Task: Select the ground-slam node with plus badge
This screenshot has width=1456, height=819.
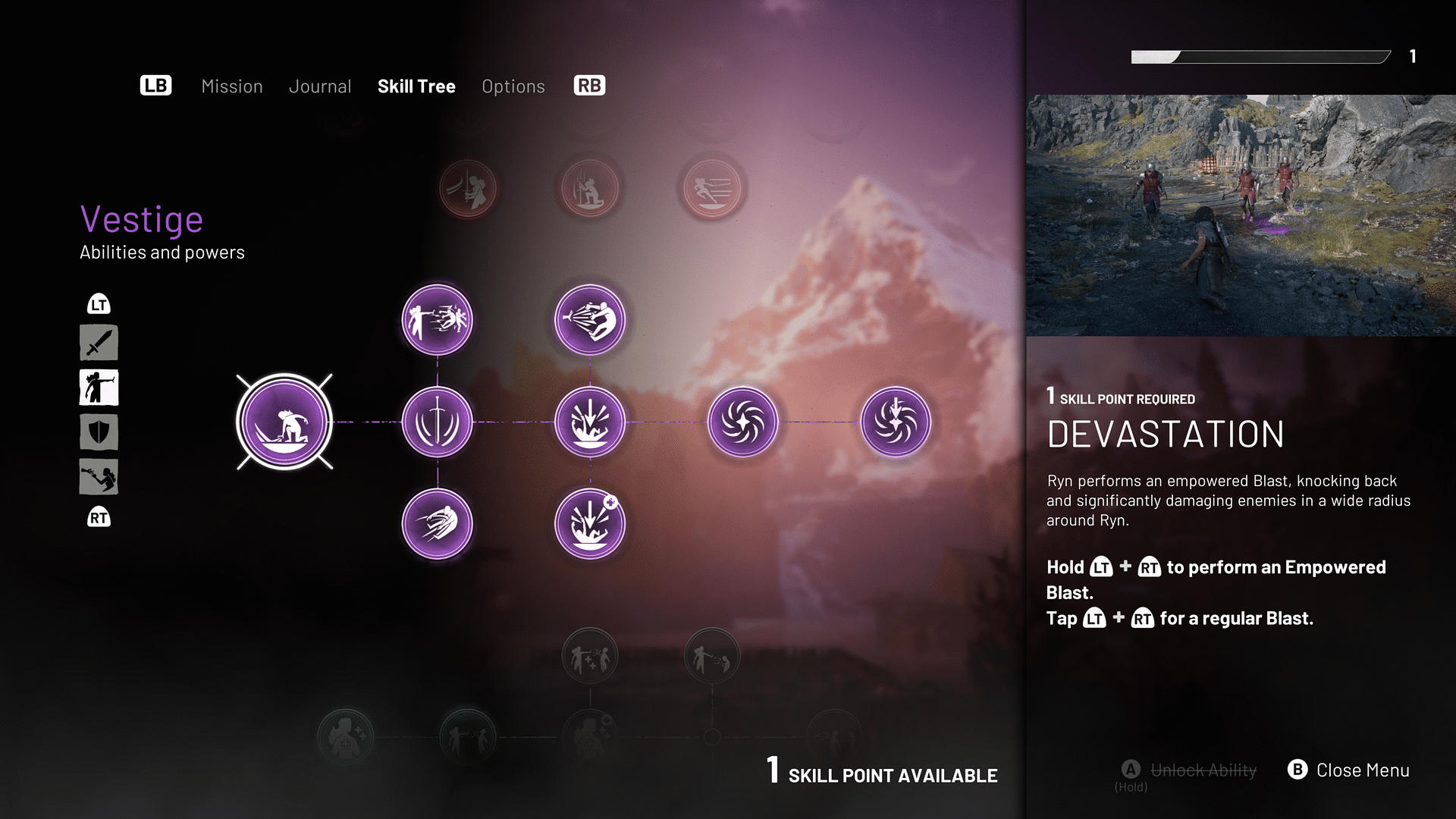Action: coord(590,524)
